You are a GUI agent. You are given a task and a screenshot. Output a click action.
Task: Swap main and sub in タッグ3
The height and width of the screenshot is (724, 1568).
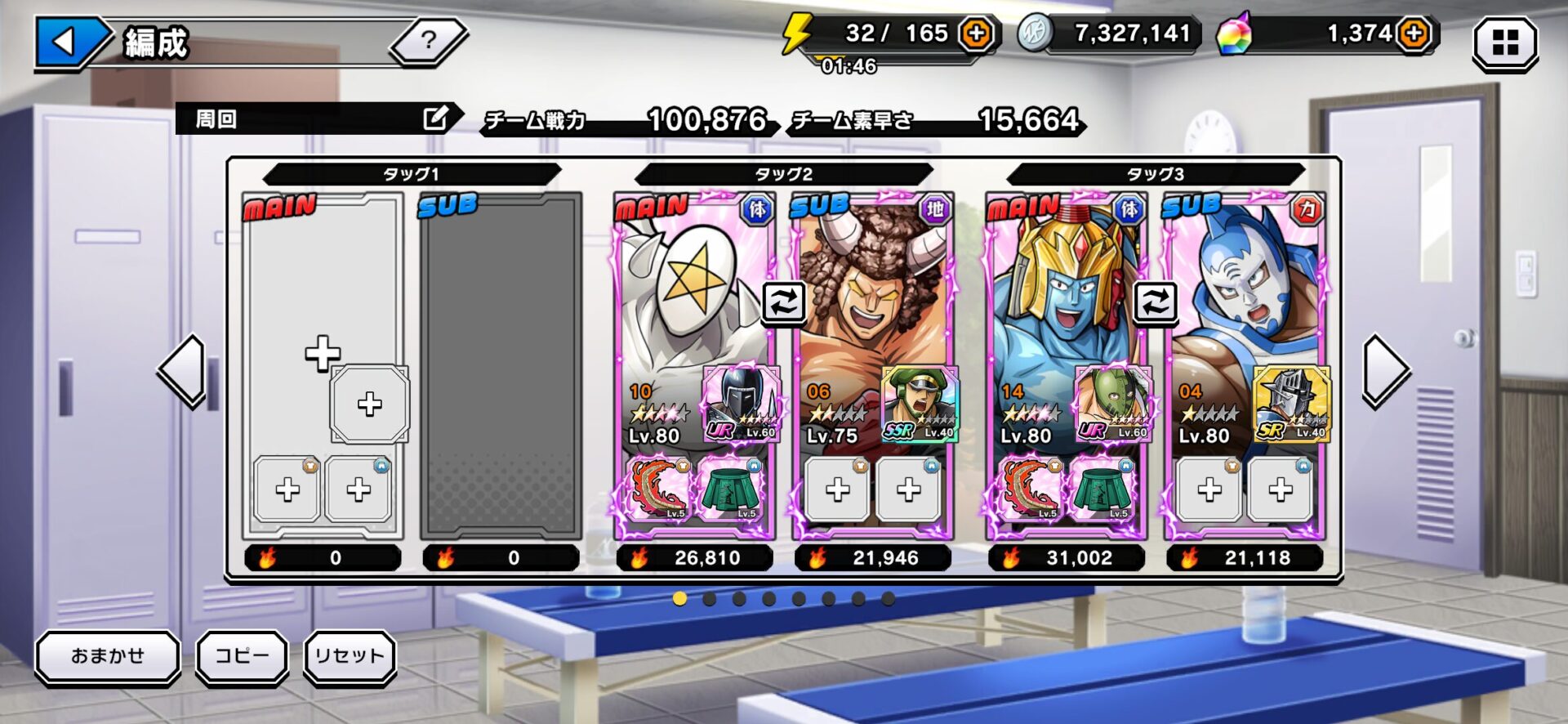click(x=1155, y=302)
